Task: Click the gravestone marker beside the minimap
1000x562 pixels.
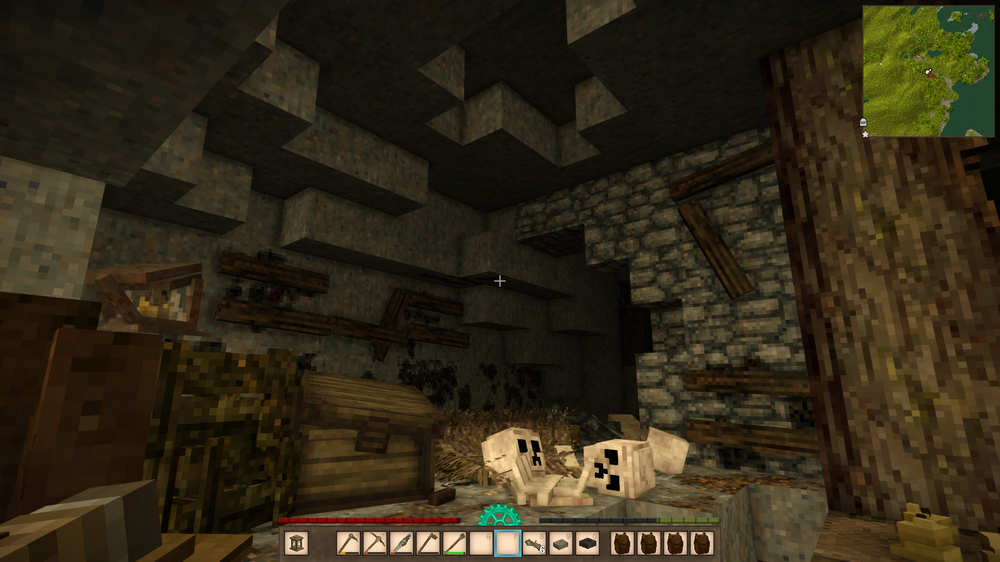Action: tap(864, 122)
